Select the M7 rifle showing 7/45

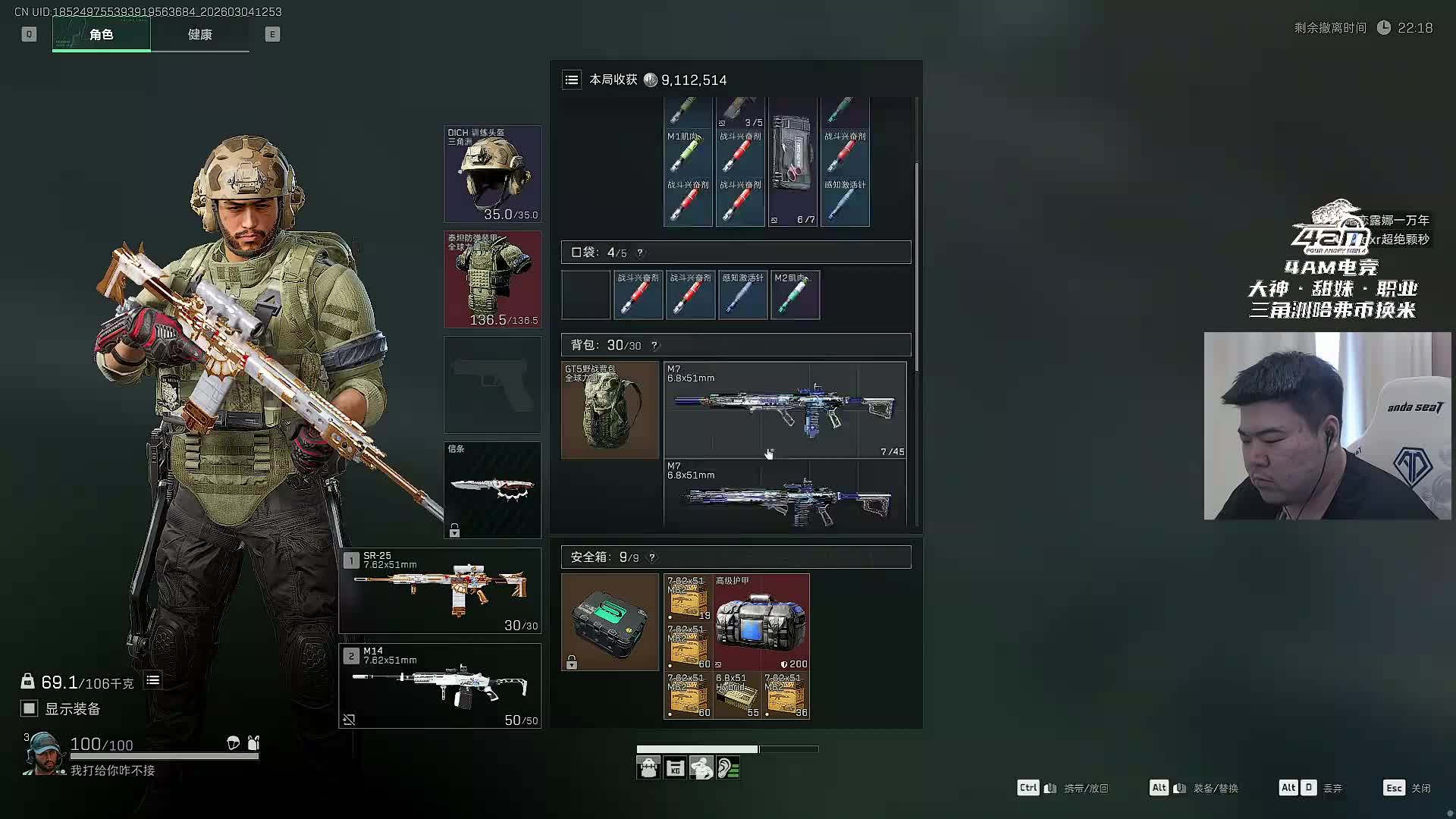click(x=785, y=410)
